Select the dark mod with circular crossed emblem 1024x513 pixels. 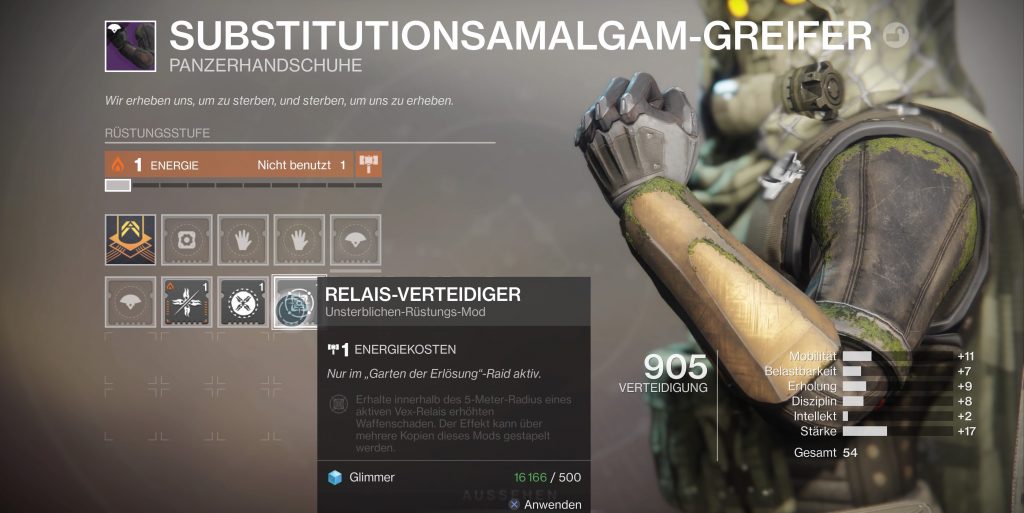[243, 302]
